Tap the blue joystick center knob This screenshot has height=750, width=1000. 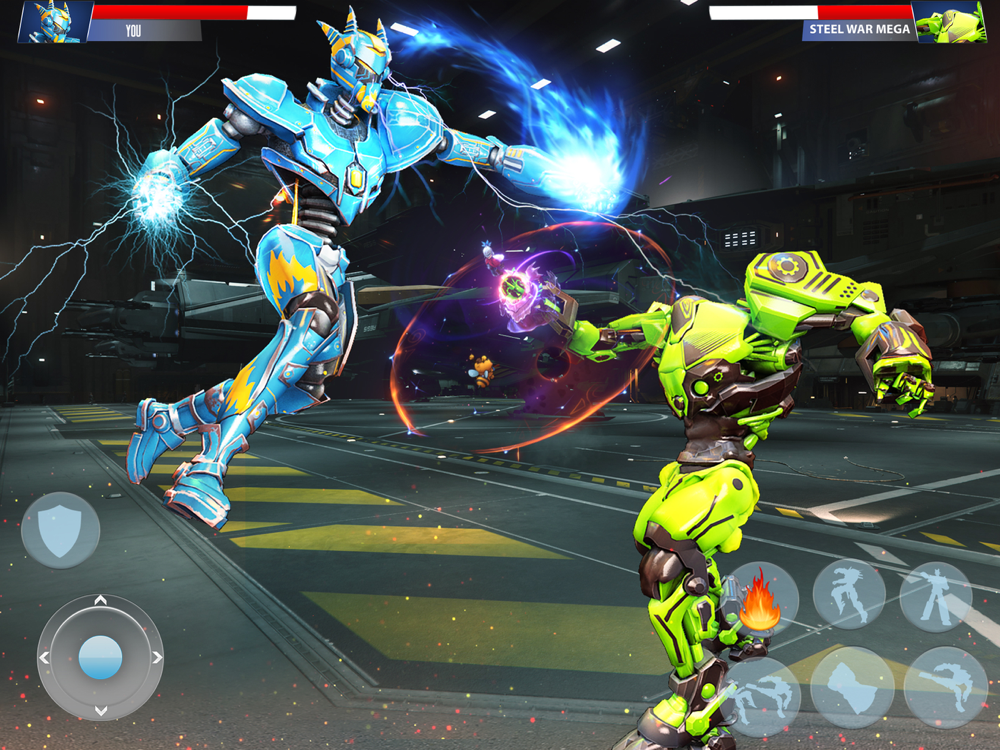tap(100, 657)
